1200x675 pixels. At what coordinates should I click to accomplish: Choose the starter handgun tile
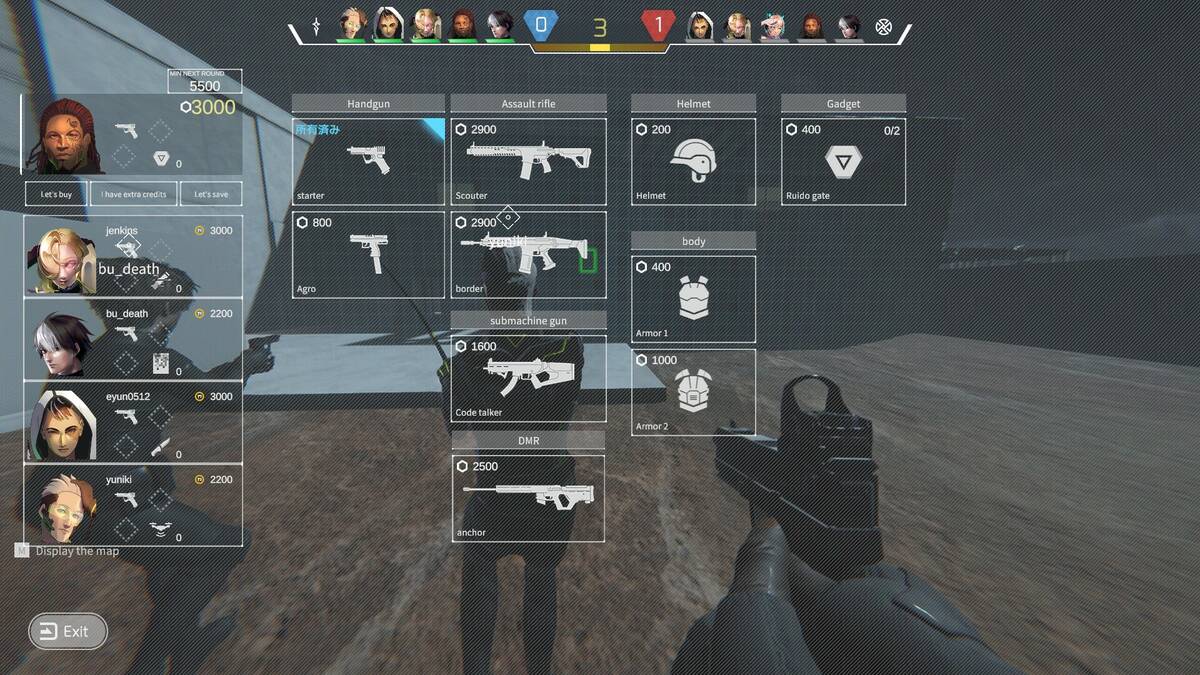pyautogui.click(x=368, y=162)
